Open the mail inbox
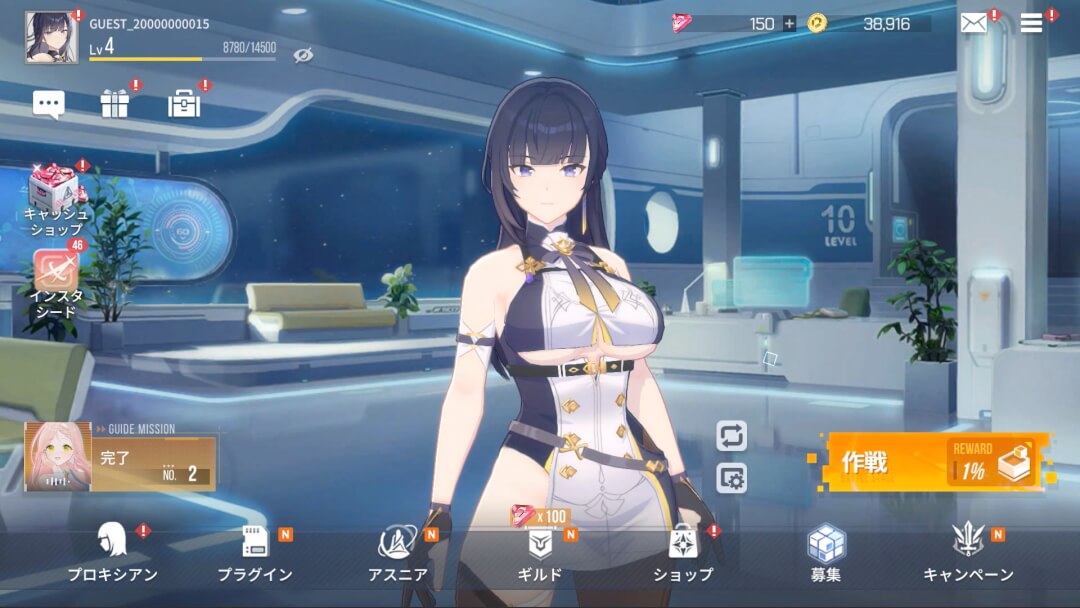This screenshot has width=1080, height=608. pyautogui.click(x=973, y=24)
